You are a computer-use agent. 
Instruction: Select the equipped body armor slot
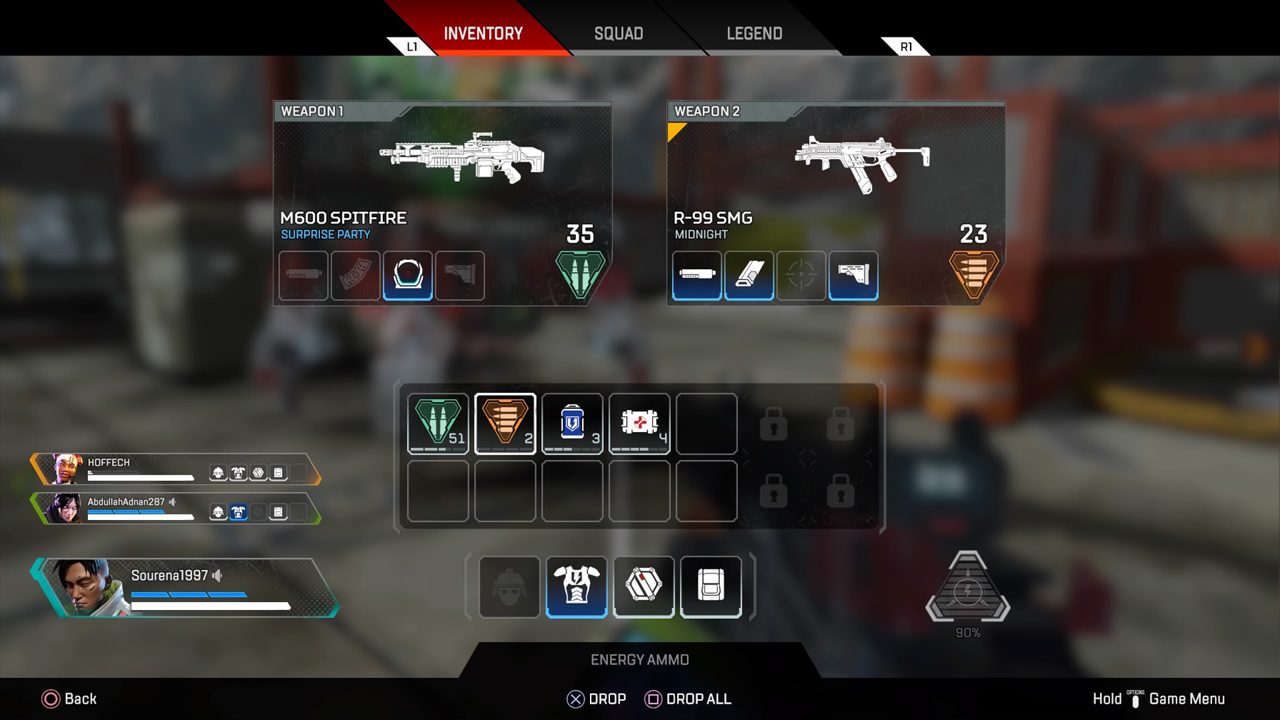[x=577, y=586]
